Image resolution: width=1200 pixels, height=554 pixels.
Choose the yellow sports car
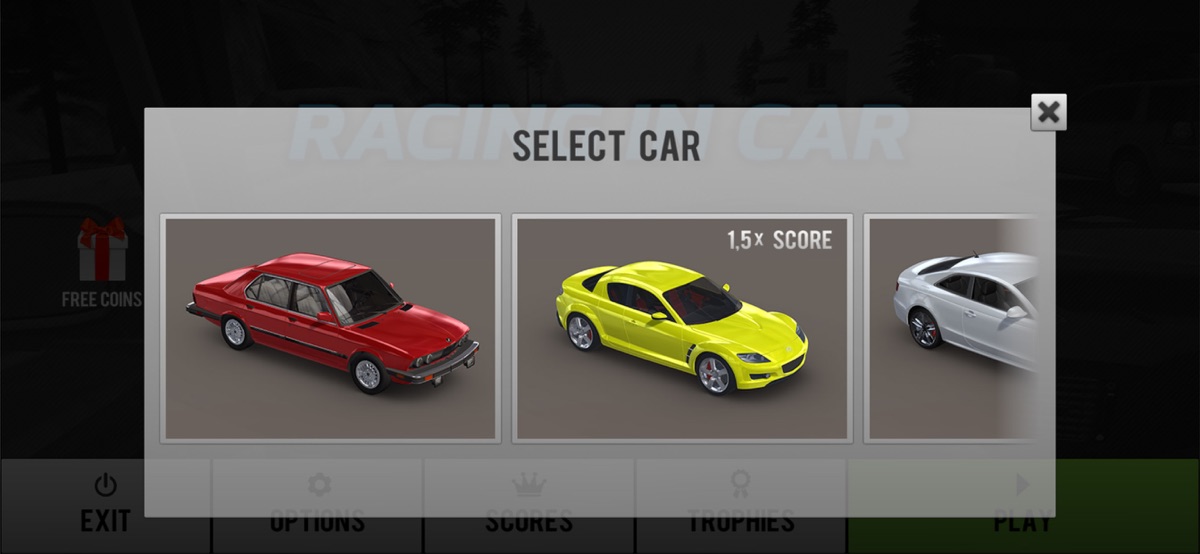[x=682, y=327]
